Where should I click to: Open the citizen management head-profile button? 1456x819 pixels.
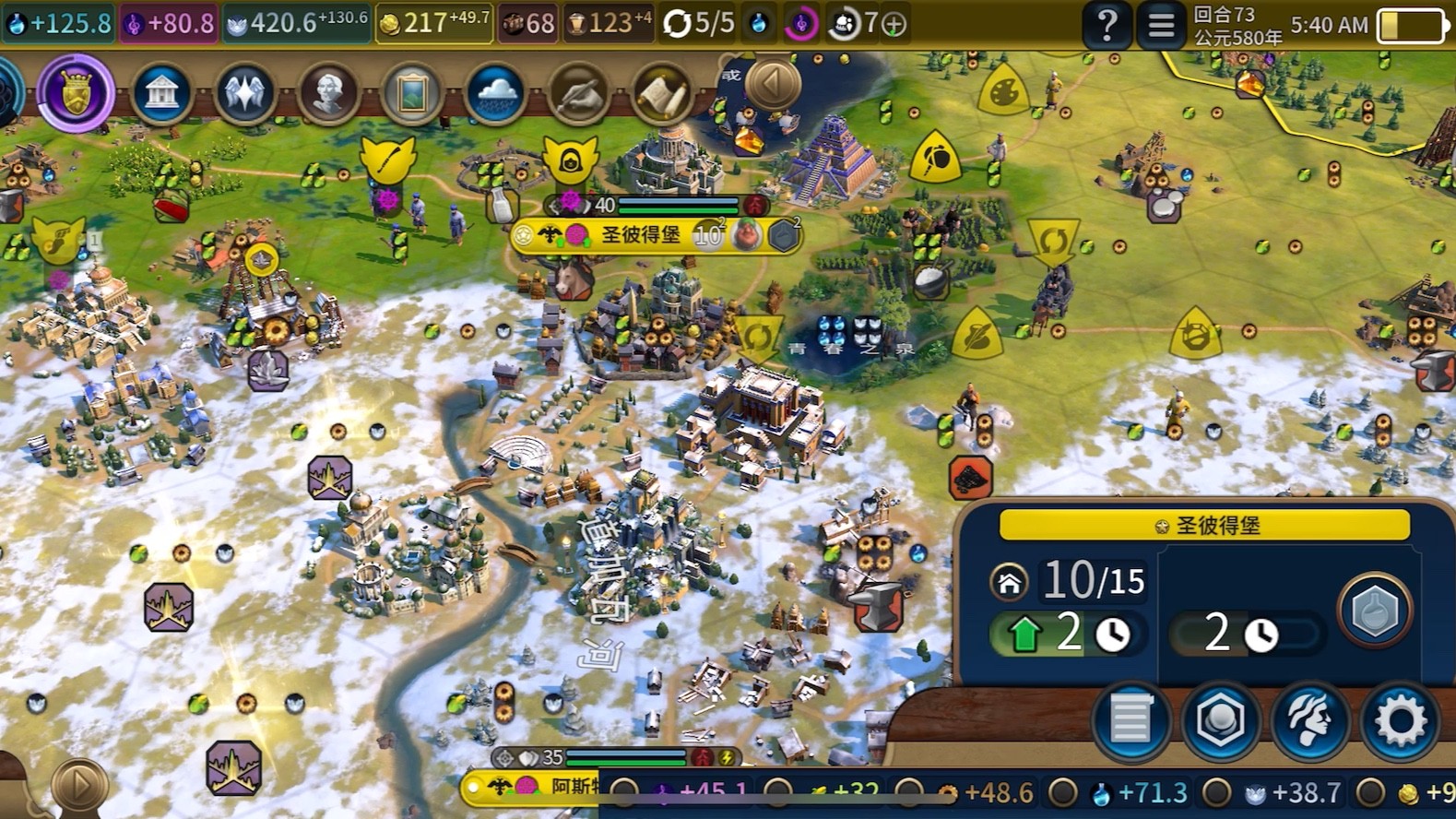(x=1310, y=720)
